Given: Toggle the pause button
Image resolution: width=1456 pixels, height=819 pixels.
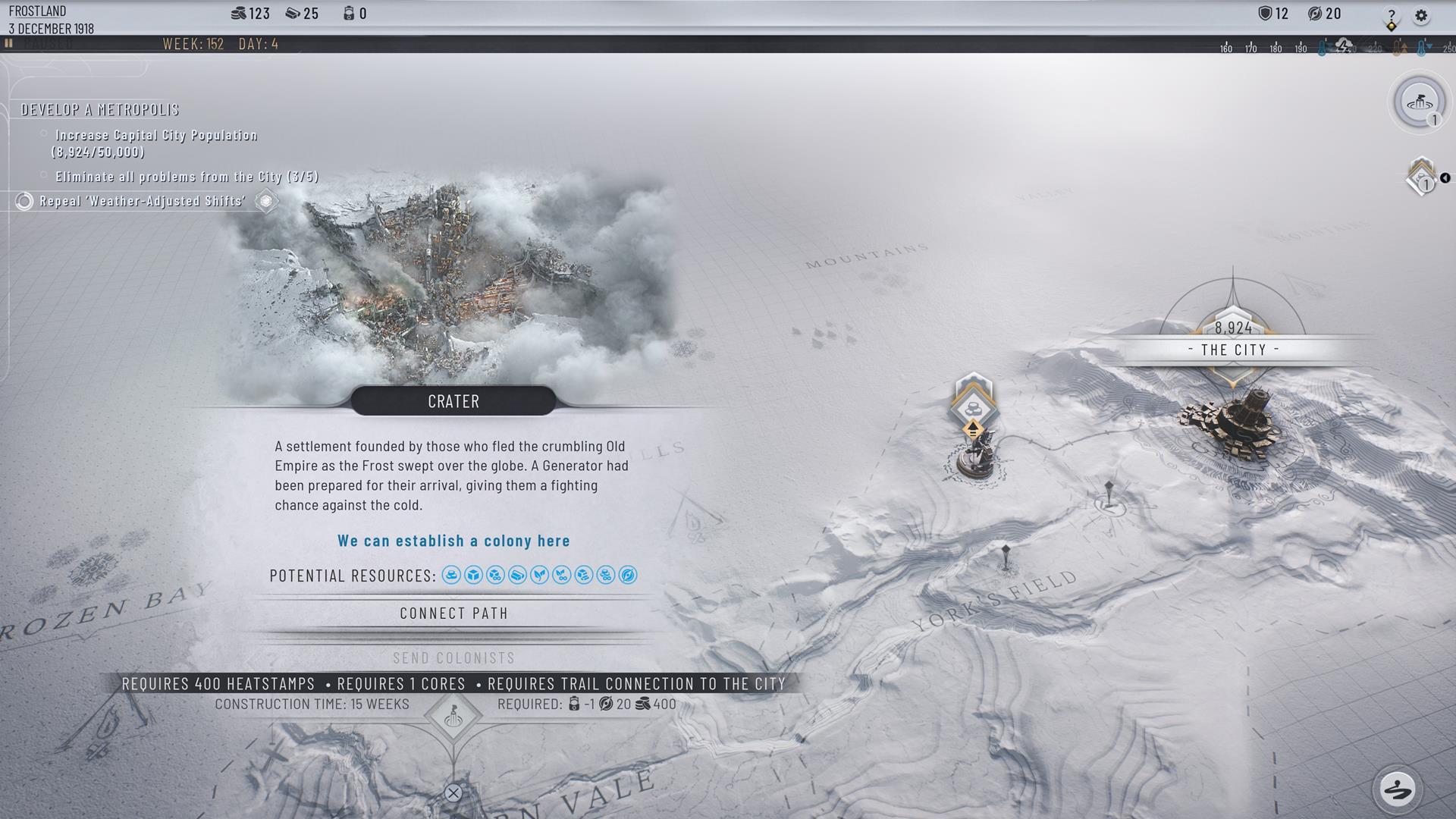Looking at the screenshot, I should (x=9, y=44).
